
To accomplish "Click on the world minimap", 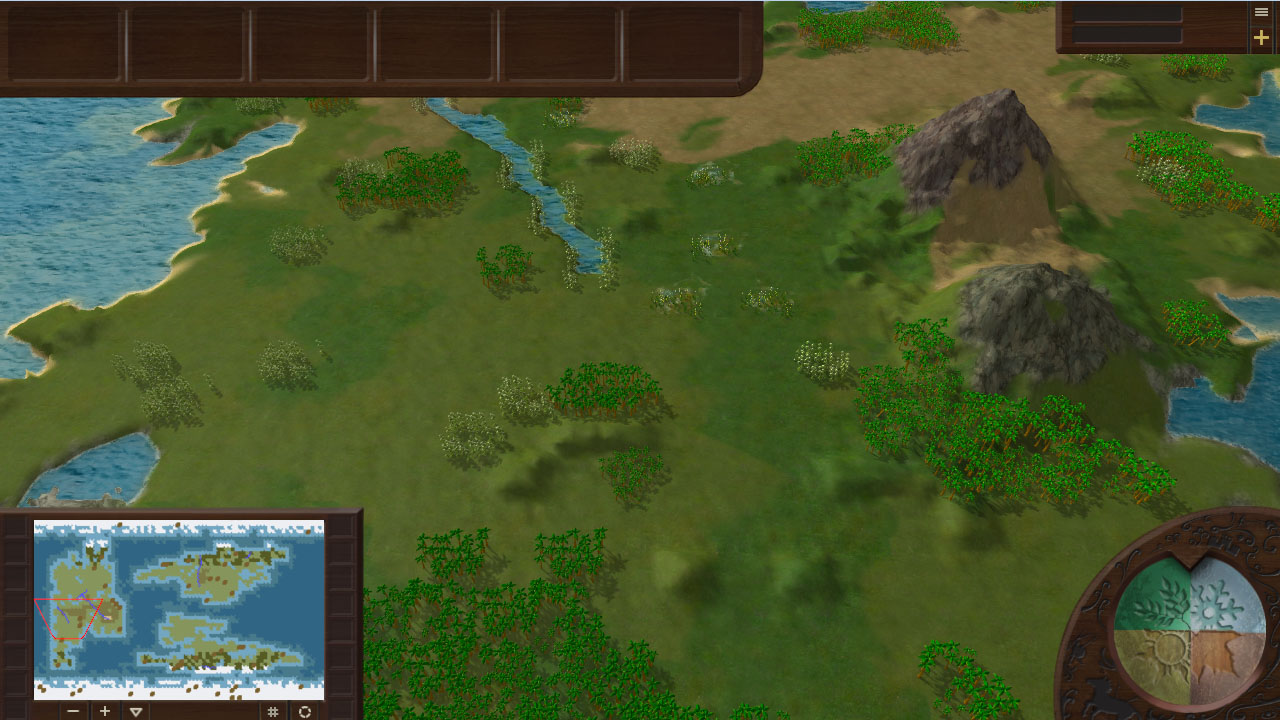I will 179,609.
